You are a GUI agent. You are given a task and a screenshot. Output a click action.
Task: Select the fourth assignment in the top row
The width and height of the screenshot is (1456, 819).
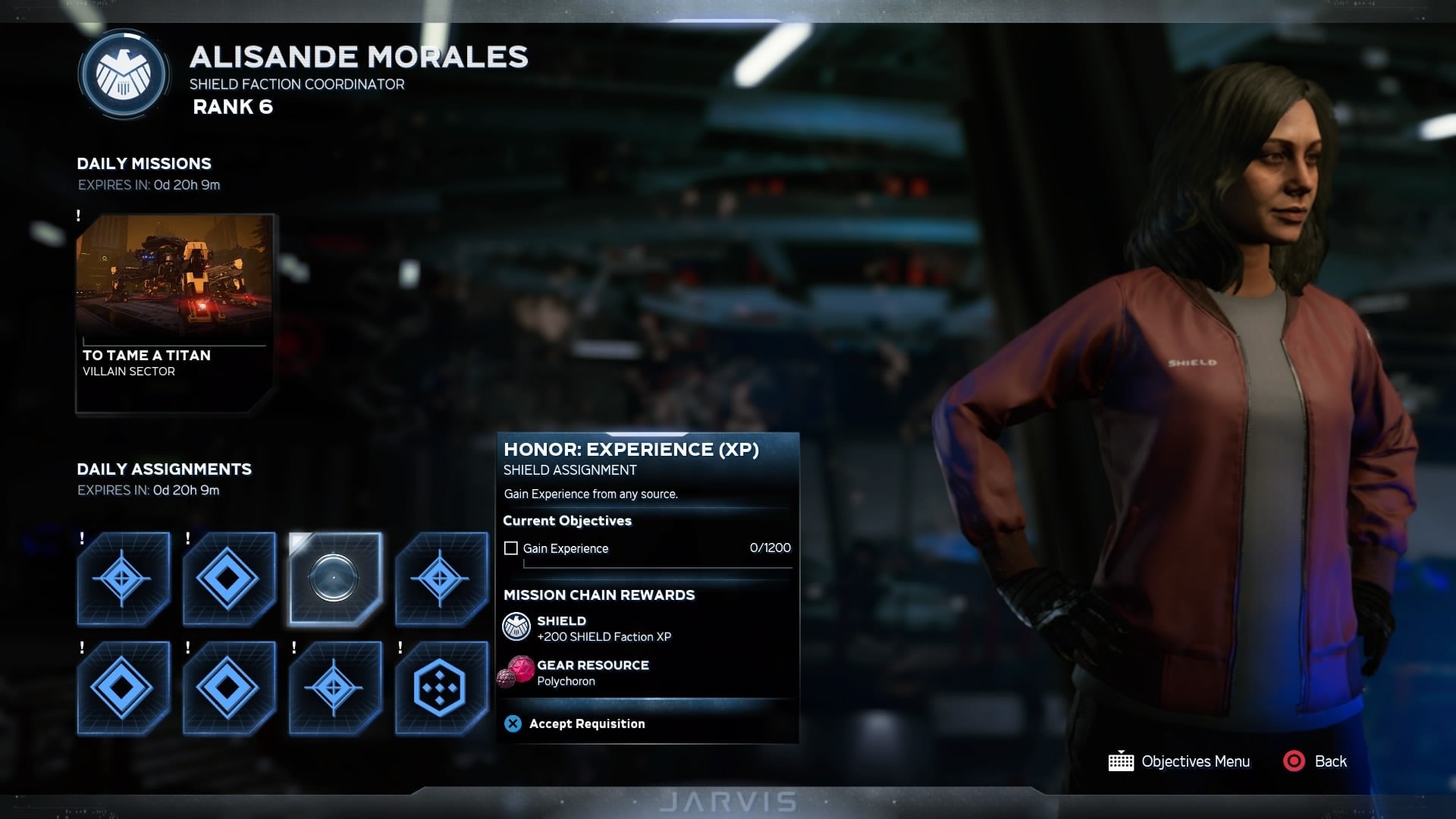[x=441, y=578]
